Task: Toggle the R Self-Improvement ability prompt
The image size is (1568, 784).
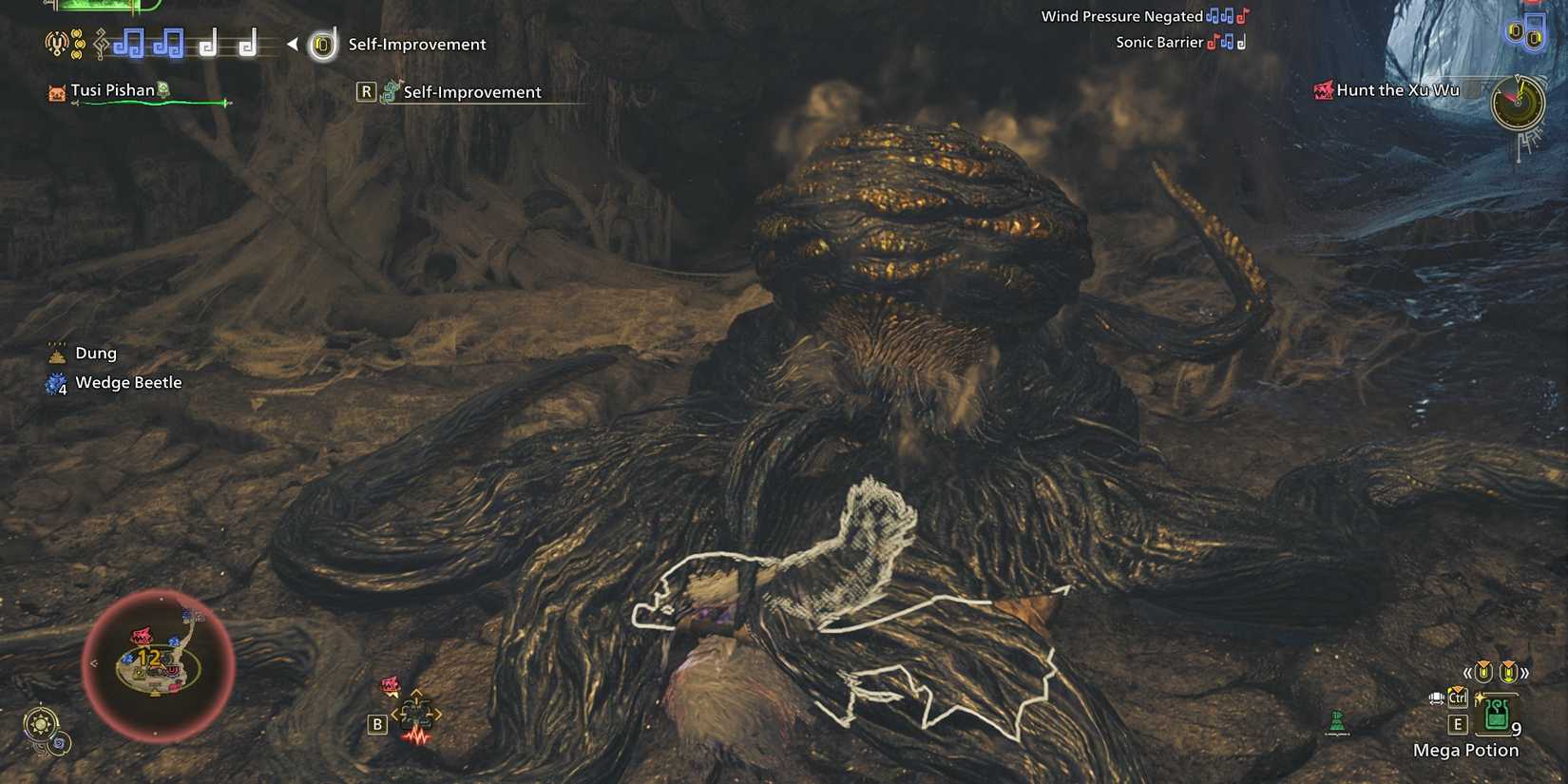Action: coord(366,91)
